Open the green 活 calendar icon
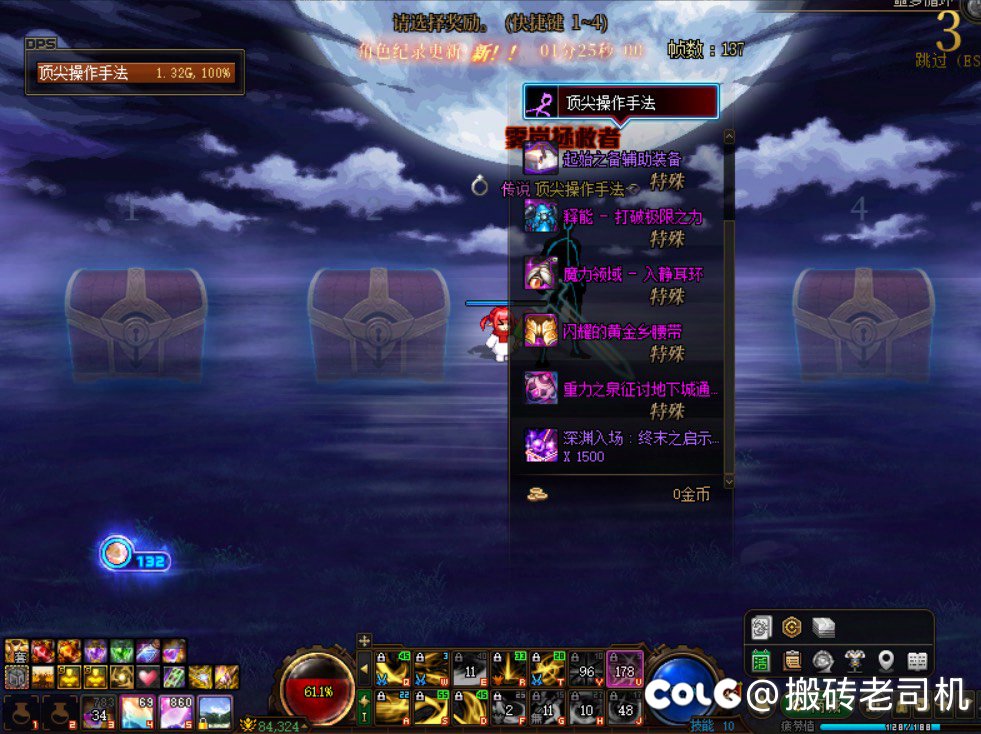 (761, 661)
